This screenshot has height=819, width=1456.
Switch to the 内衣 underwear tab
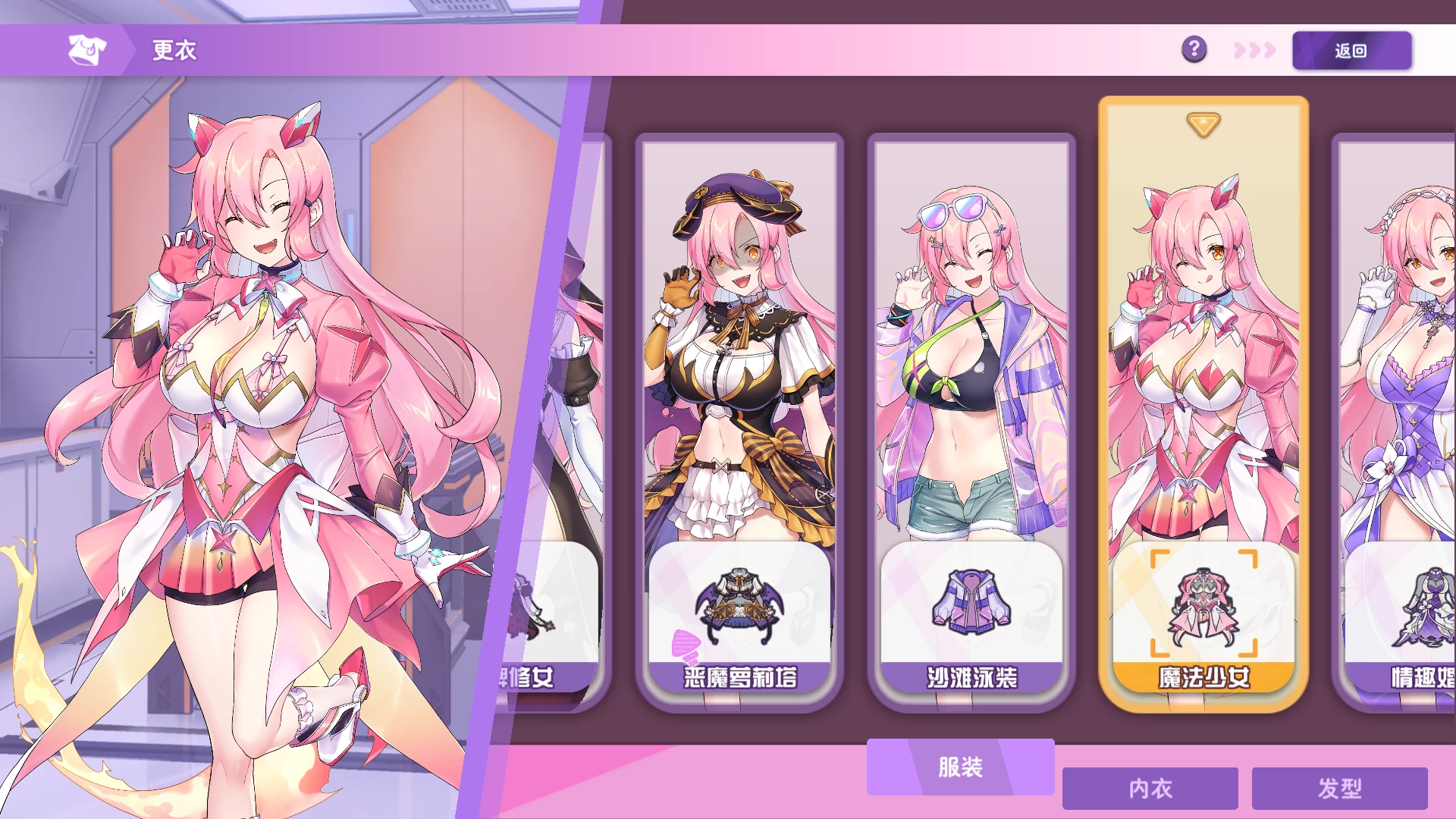point(1150,789)
